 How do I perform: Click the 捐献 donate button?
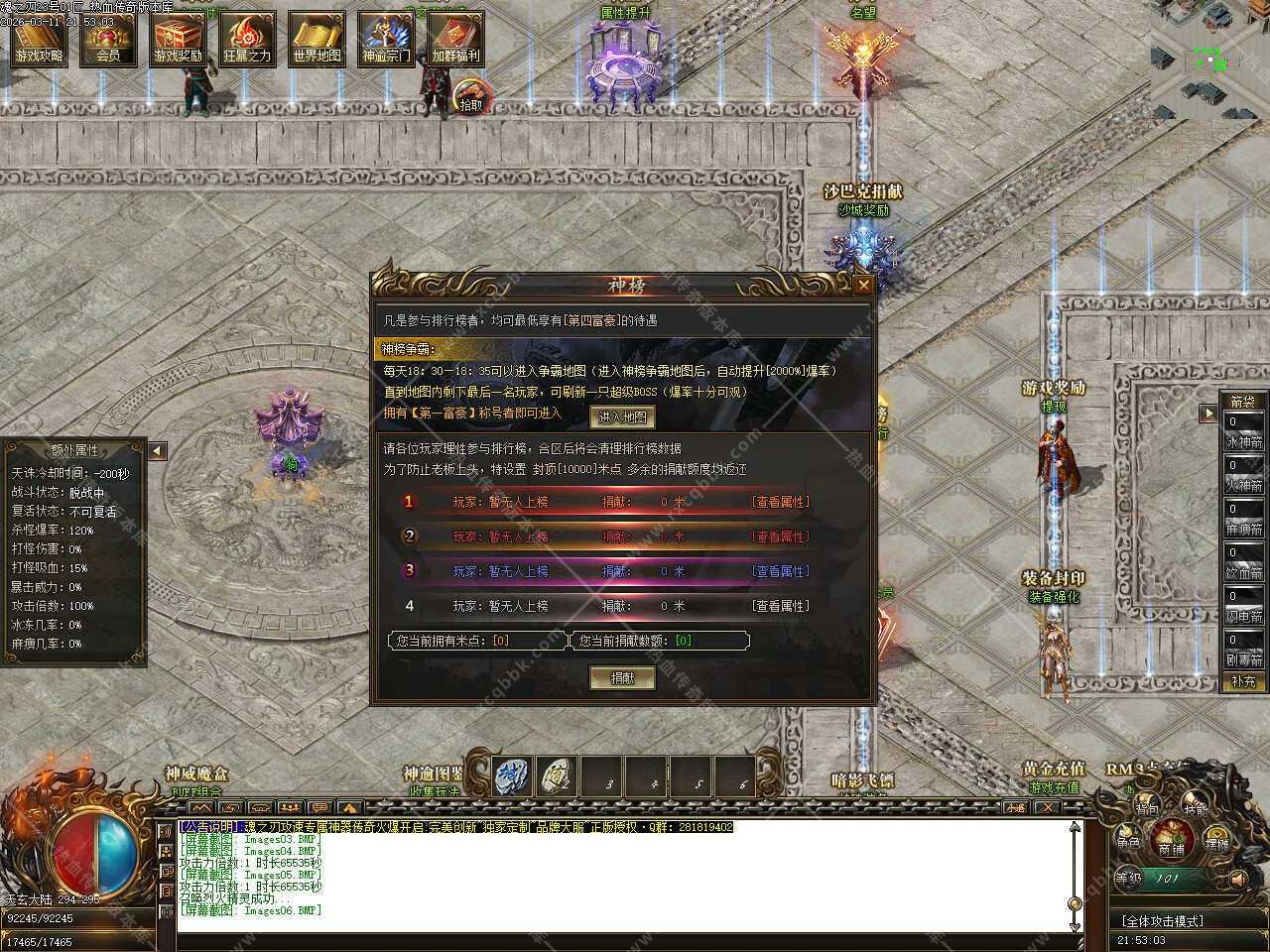pyautogui.click(x=621, y=678)
